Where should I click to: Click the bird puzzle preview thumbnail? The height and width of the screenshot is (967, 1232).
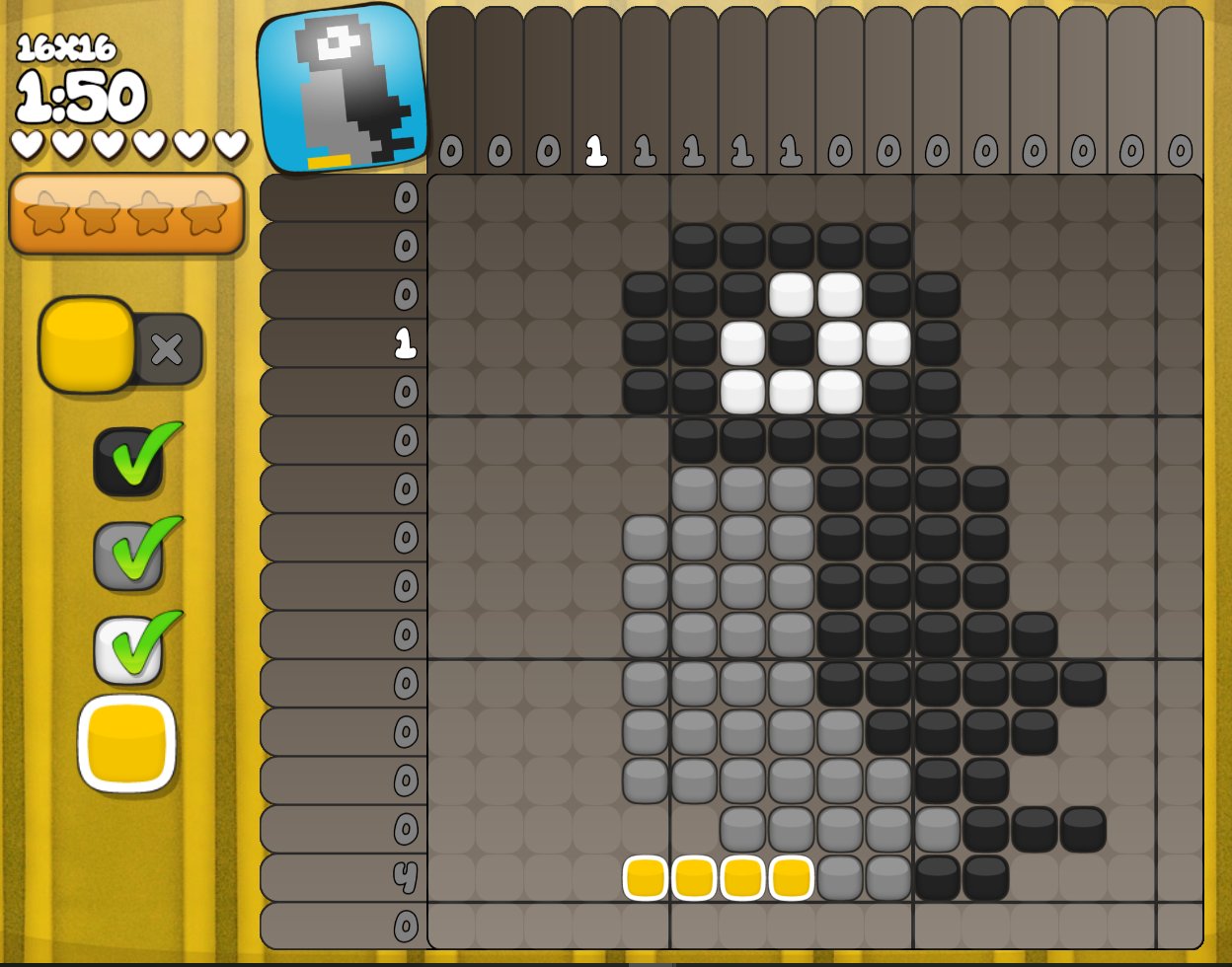pyautogui.click(x=343, y=89)
